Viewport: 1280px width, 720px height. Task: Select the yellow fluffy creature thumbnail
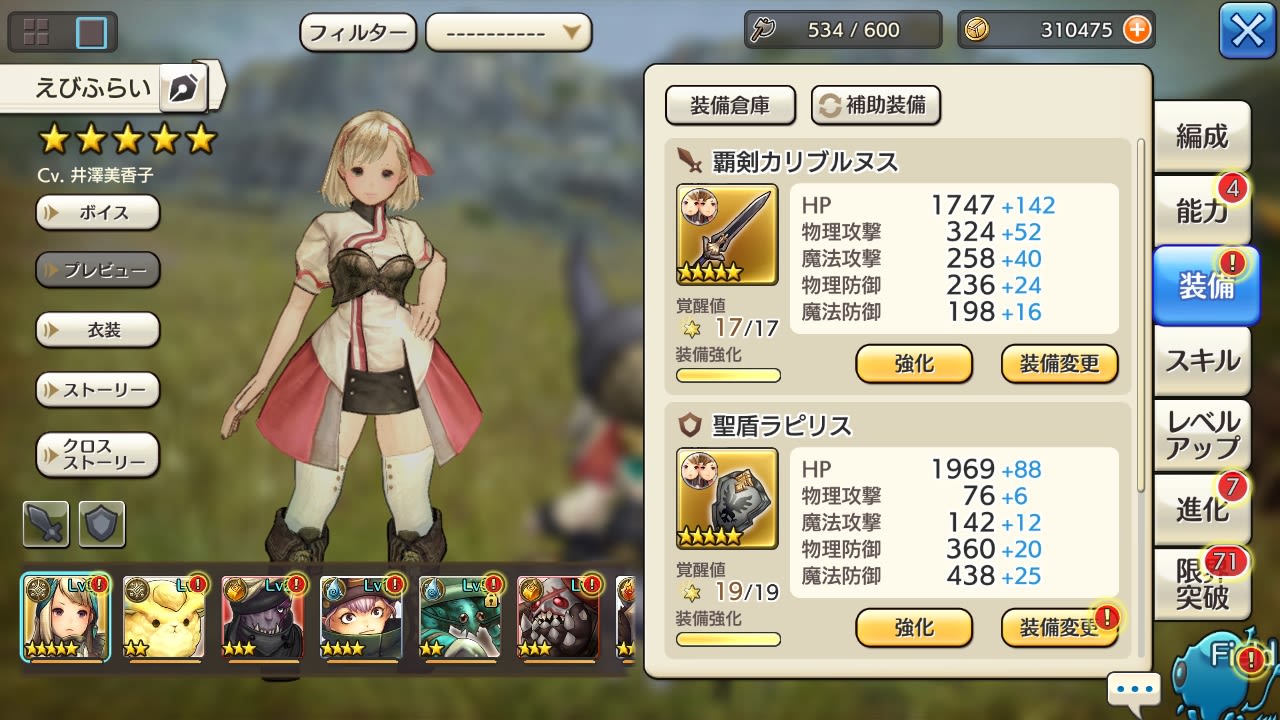164,617
